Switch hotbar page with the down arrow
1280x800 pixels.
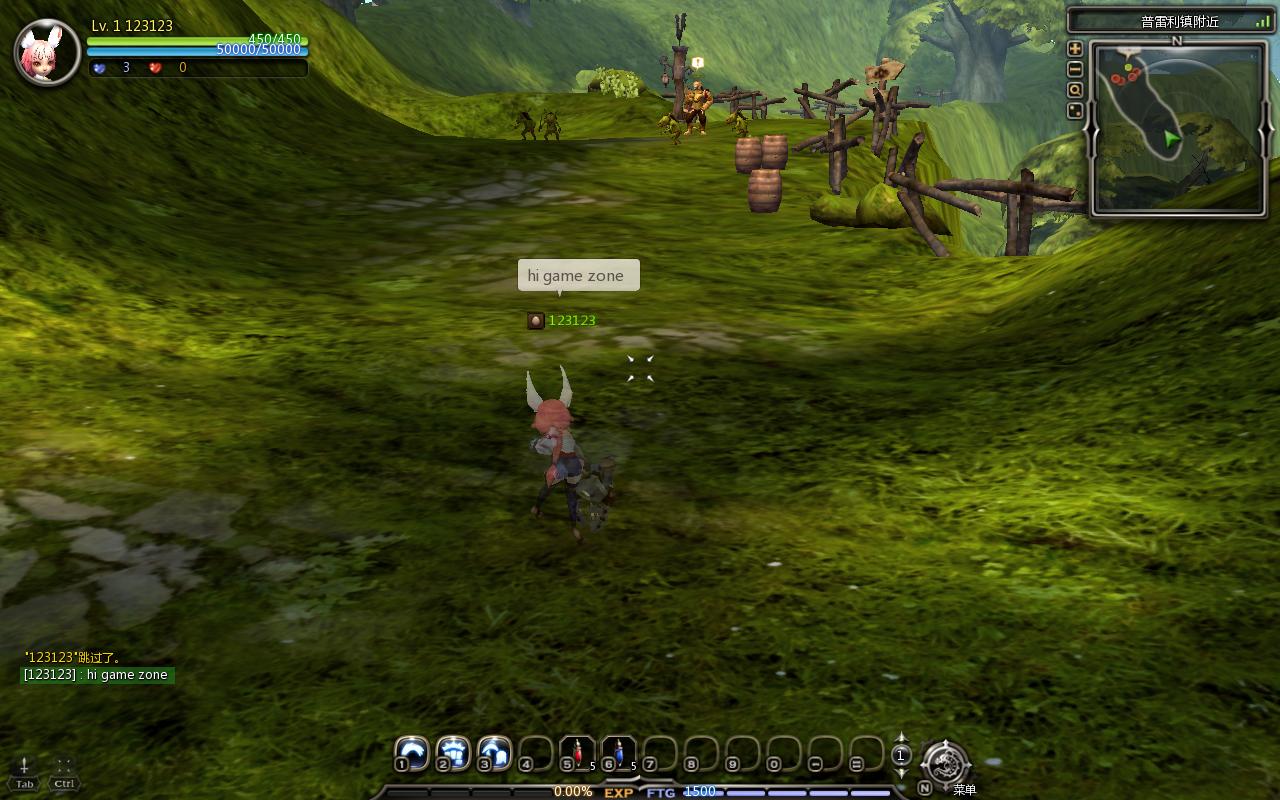(x=901, y=773)
